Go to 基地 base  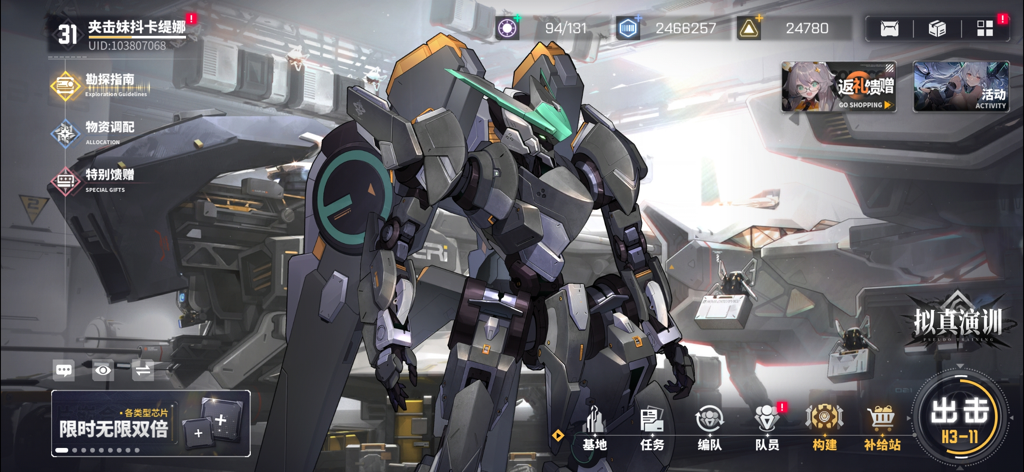coord(594,428)
